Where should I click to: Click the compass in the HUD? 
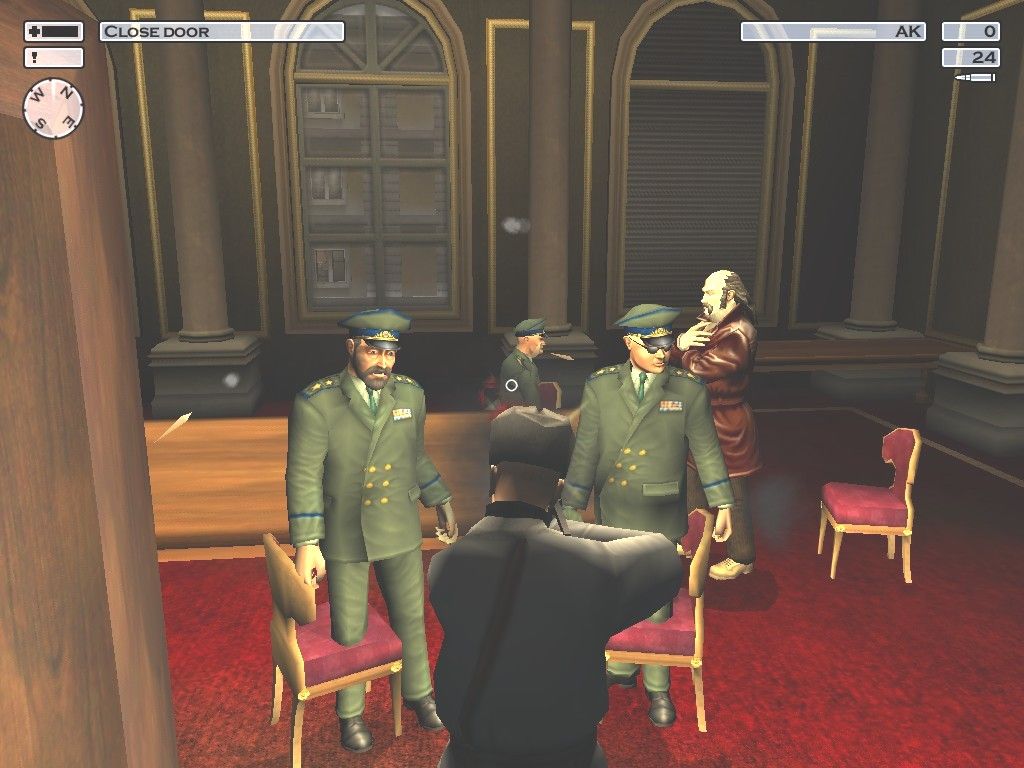pos(53,106)
